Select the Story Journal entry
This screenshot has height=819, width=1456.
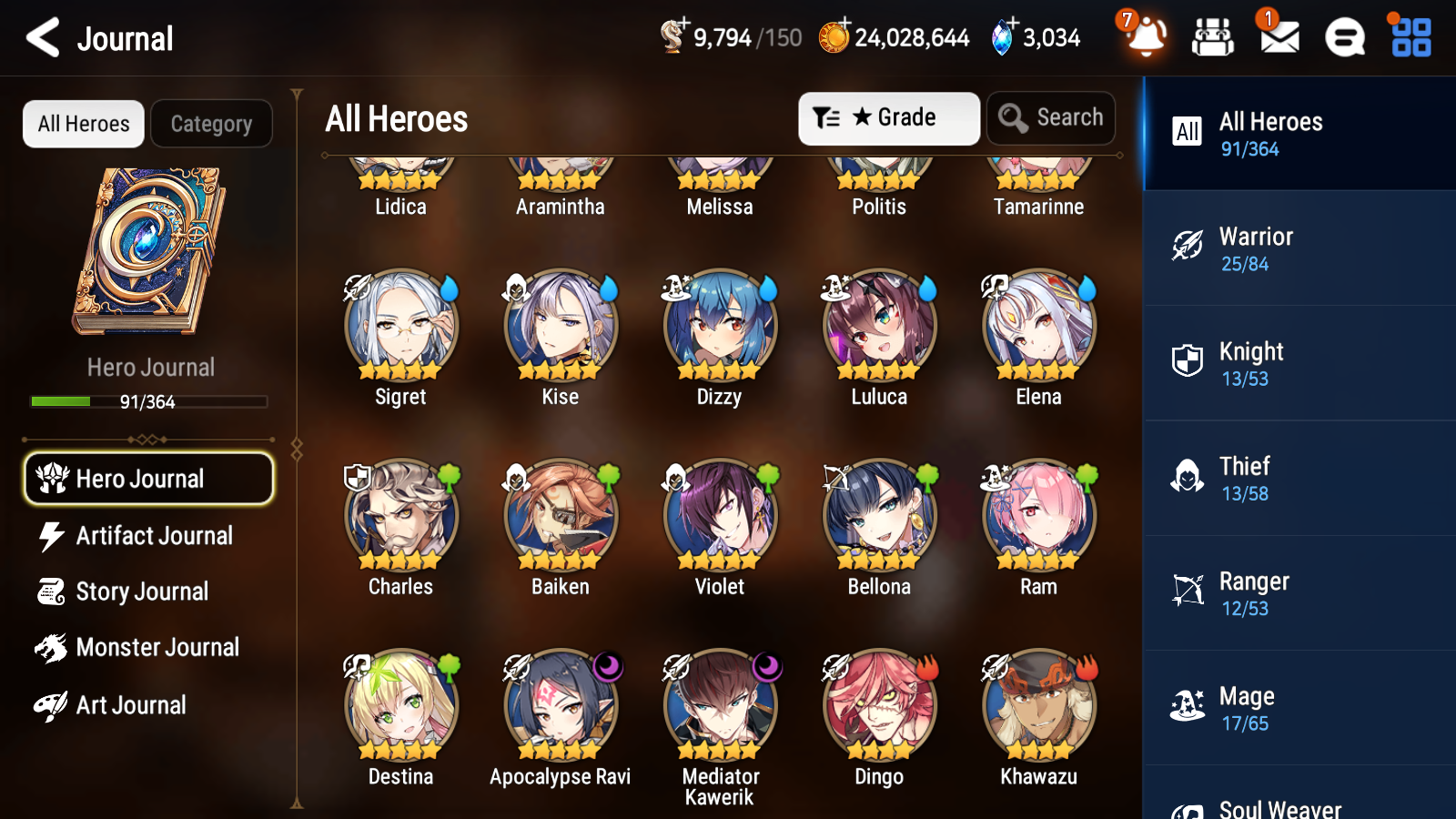point(143,591)
